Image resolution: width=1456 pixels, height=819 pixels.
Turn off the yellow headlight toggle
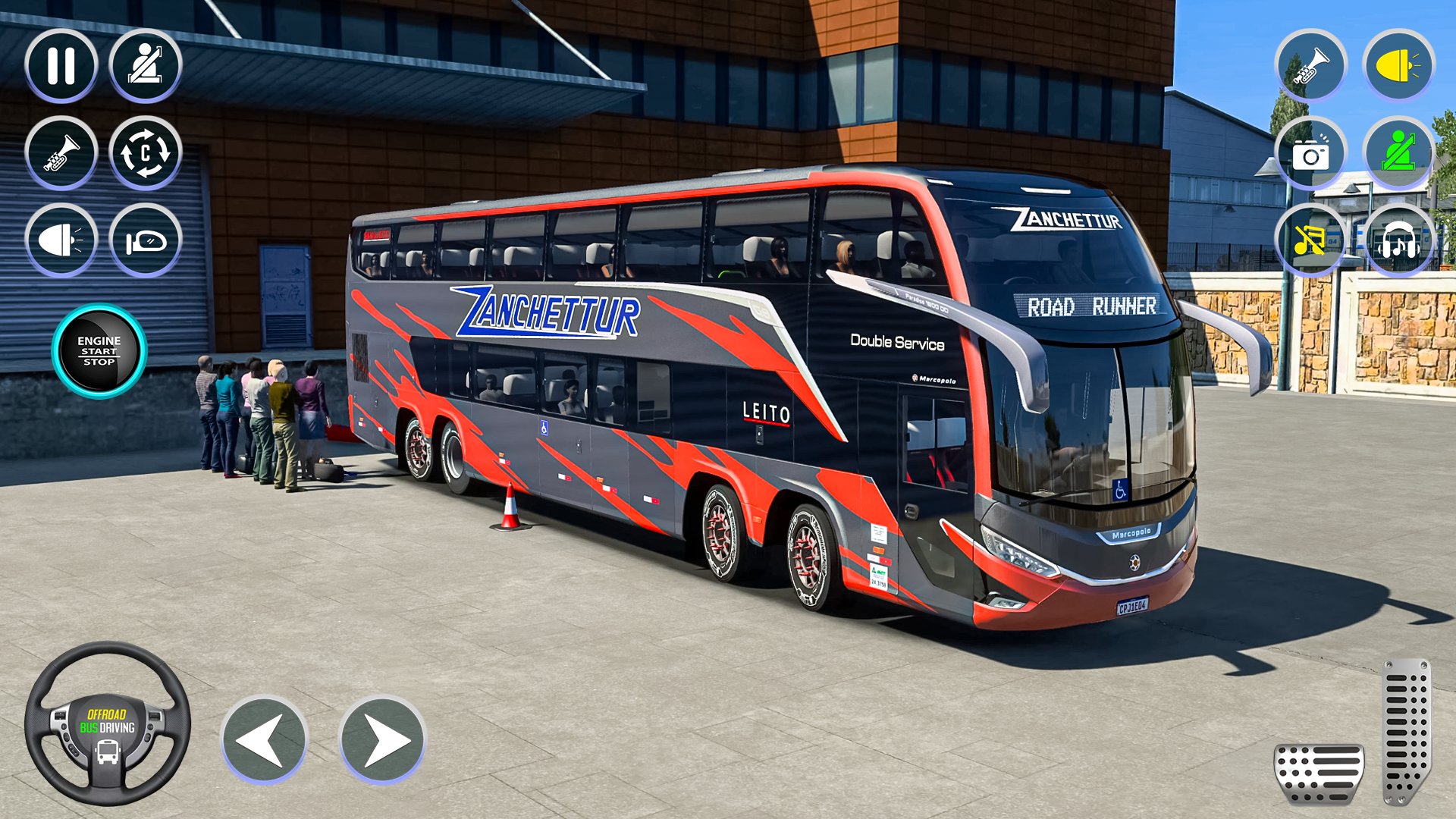(1399, 67)
